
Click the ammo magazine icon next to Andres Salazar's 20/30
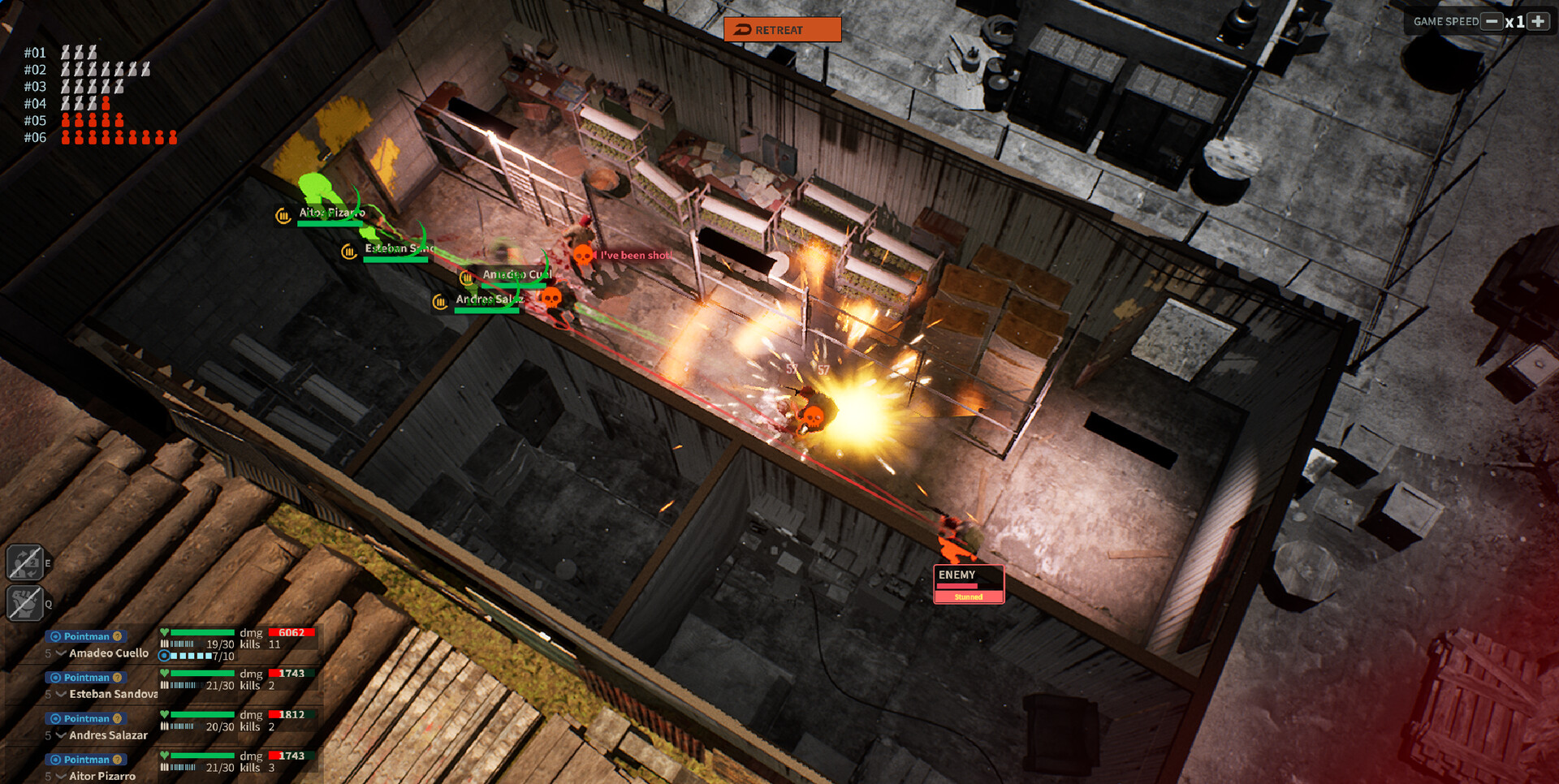pyautogui.click(x=166, y=726)
